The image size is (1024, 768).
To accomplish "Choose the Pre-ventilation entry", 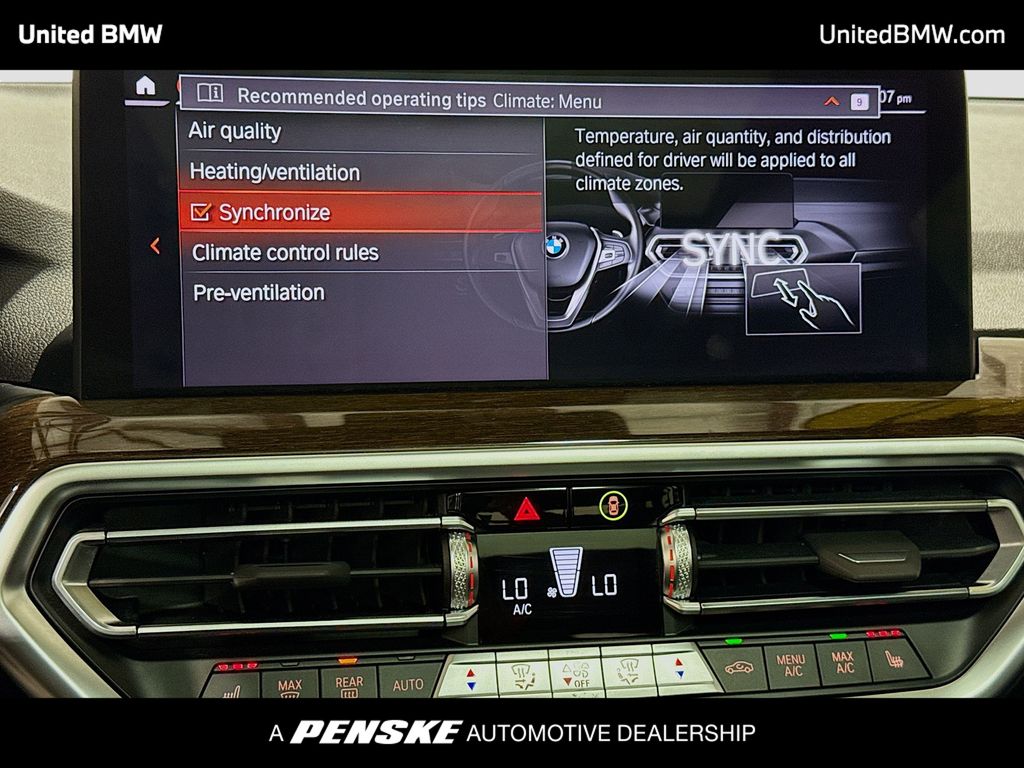I will pos(258,293).
